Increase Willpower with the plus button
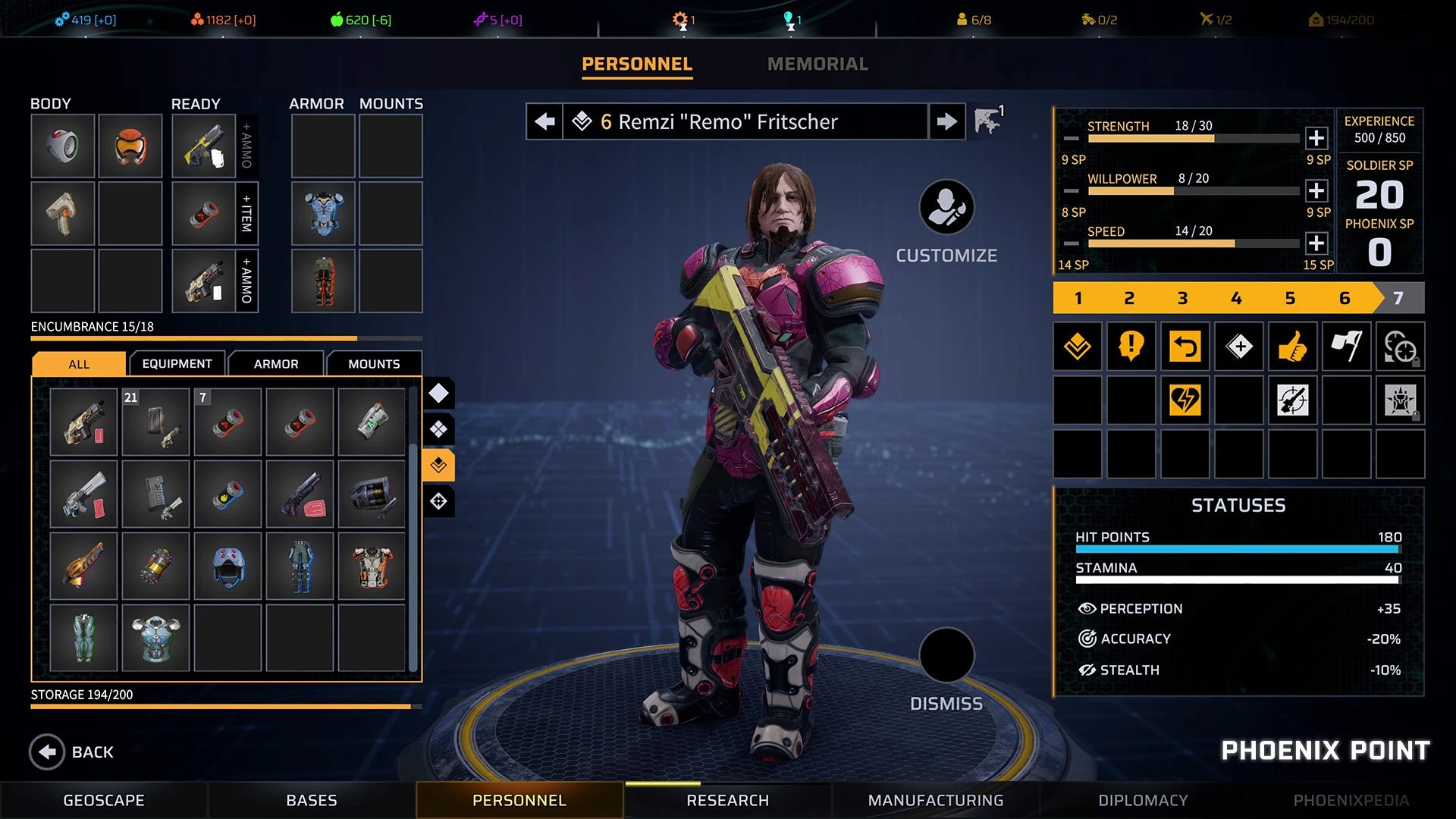 pos(1316,190)
